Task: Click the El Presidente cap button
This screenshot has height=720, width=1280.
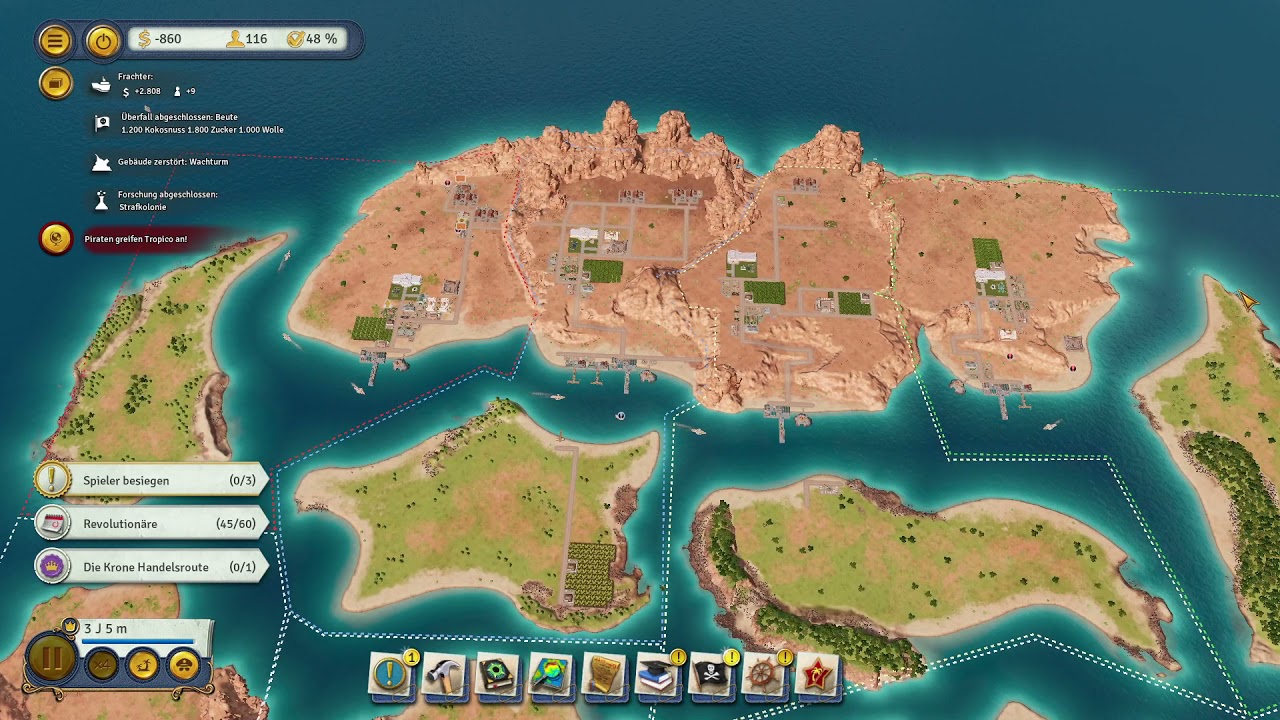Action: (x=184, y=664)
